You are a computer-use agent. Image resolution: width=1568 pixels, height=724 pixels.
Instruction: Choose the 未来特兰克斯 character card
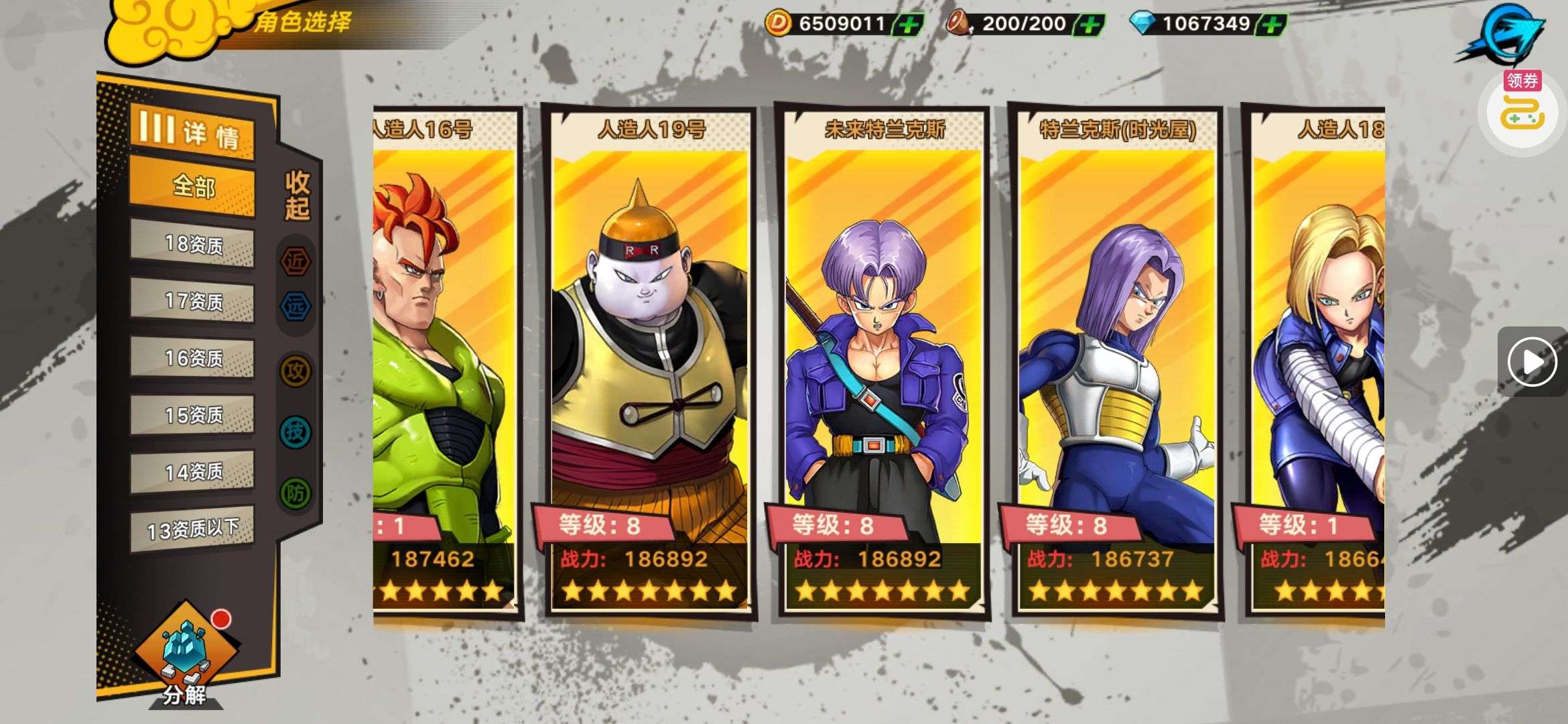[883, 362]
